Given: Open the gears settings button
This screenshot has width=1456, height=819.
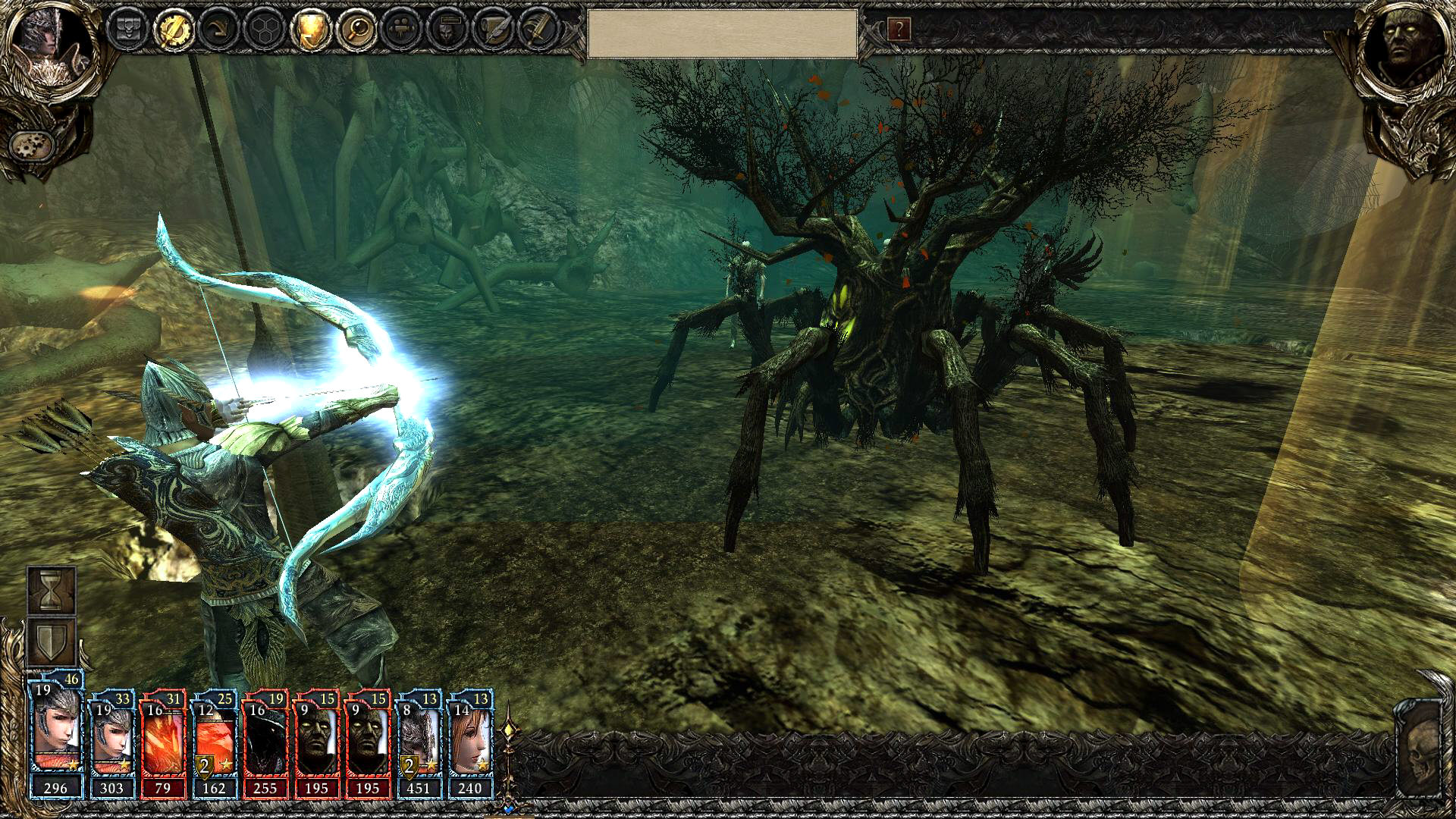Looking at the screenshot, I should click(32, 143).
